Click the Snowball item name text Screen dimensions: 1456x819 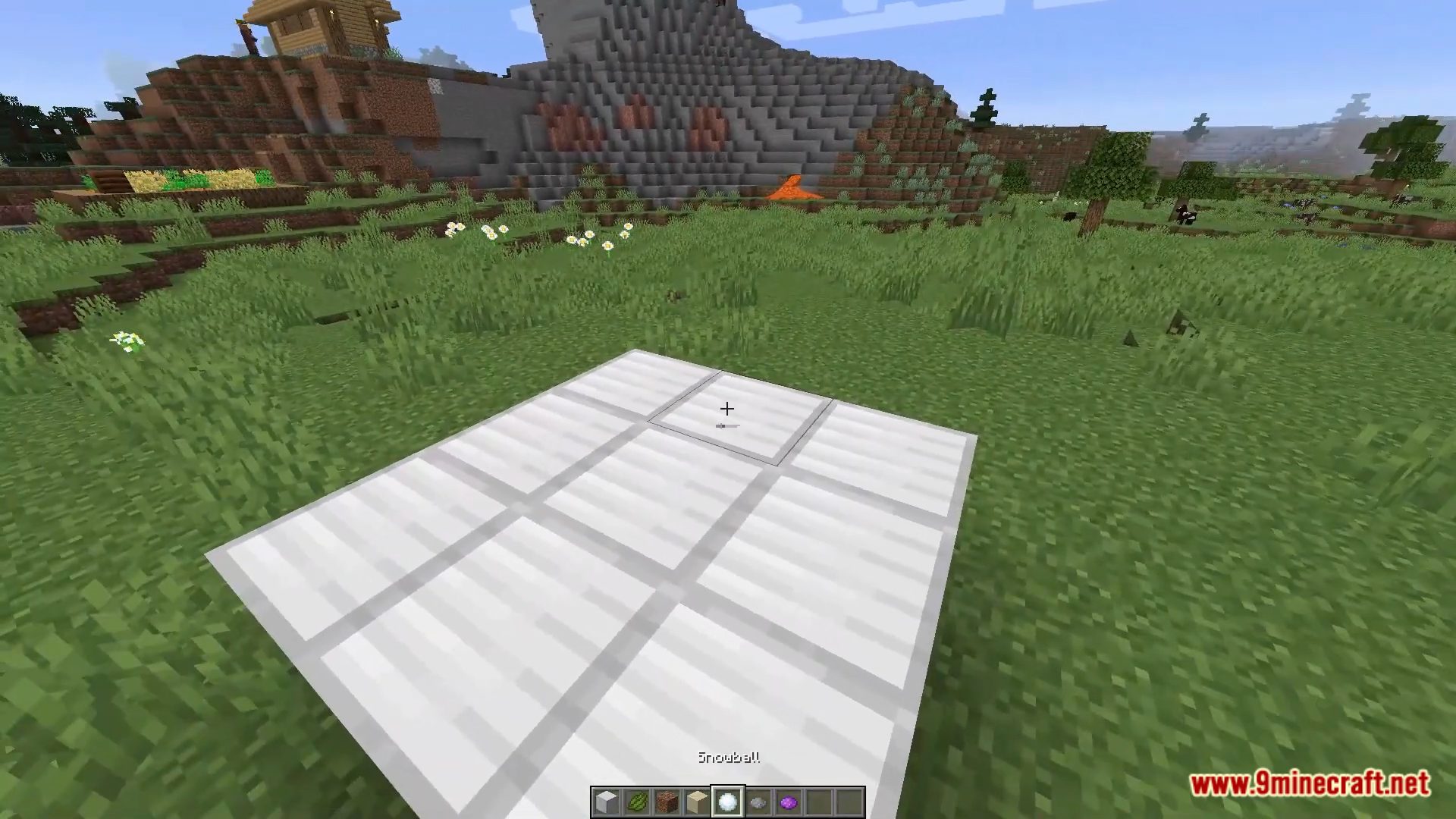(730, 757)
